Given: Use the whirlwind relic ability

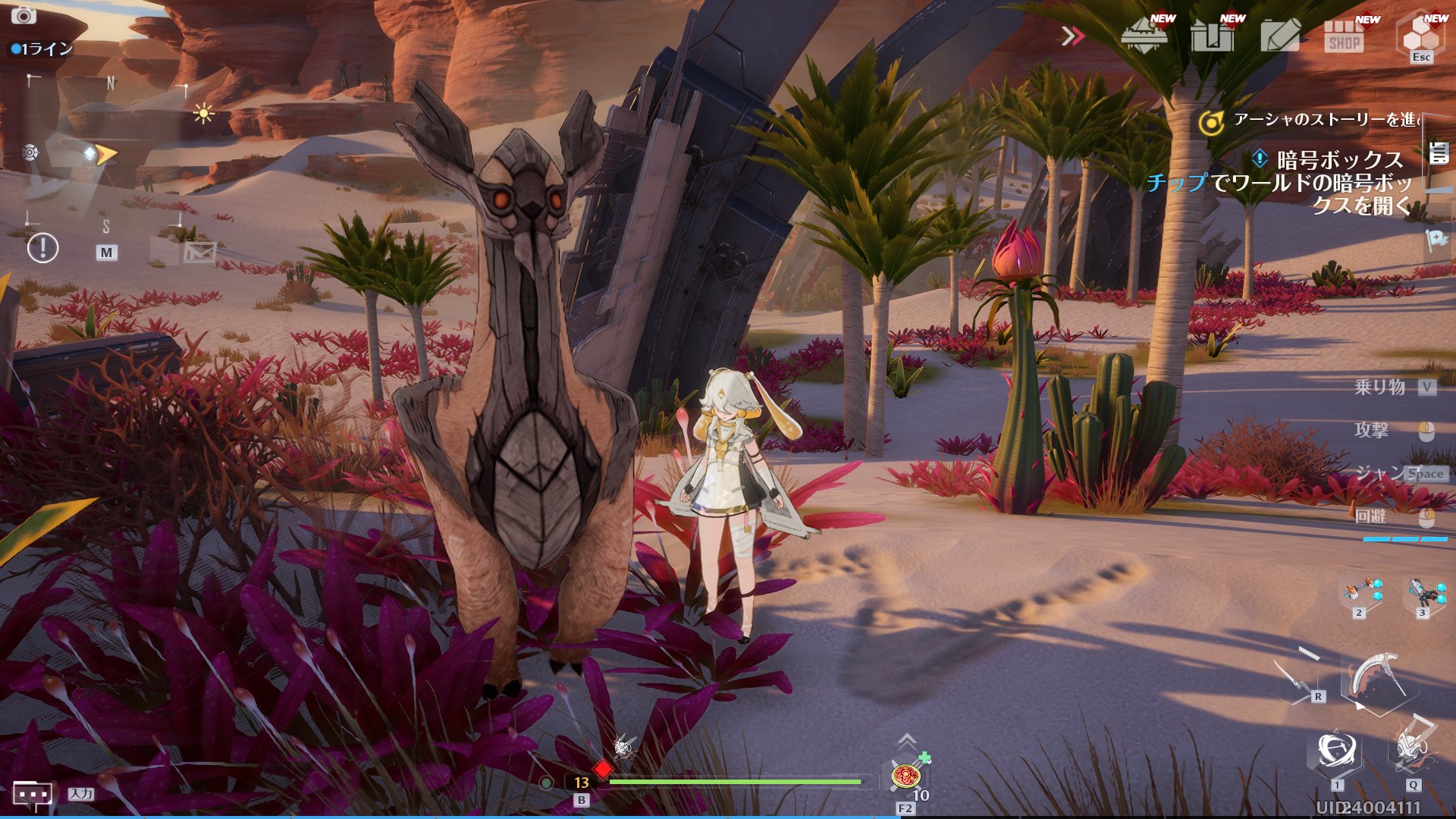Looking at the screenshot, I should coord(1337,752).
